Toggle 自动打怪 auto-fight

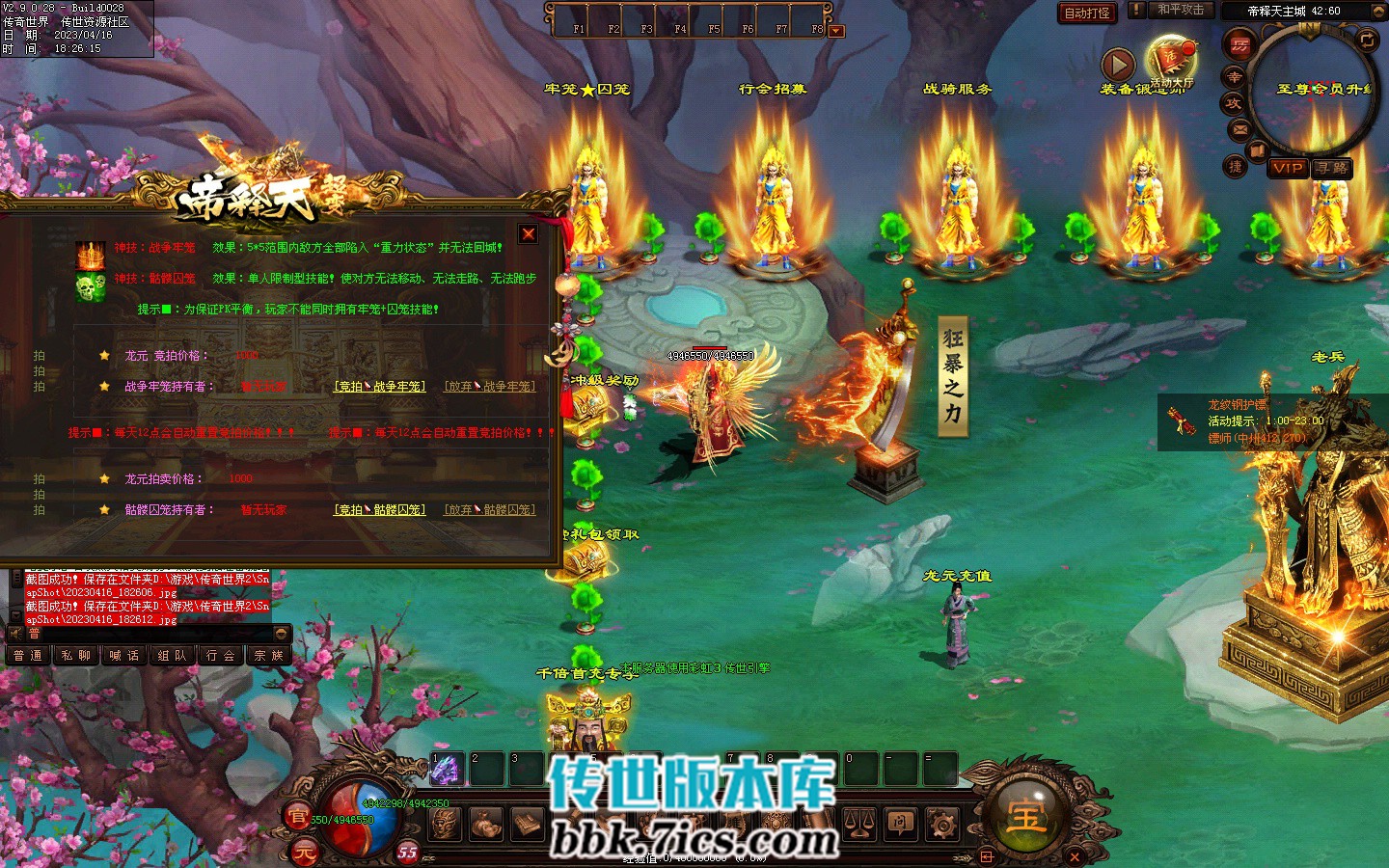[x=1087, y=14]
